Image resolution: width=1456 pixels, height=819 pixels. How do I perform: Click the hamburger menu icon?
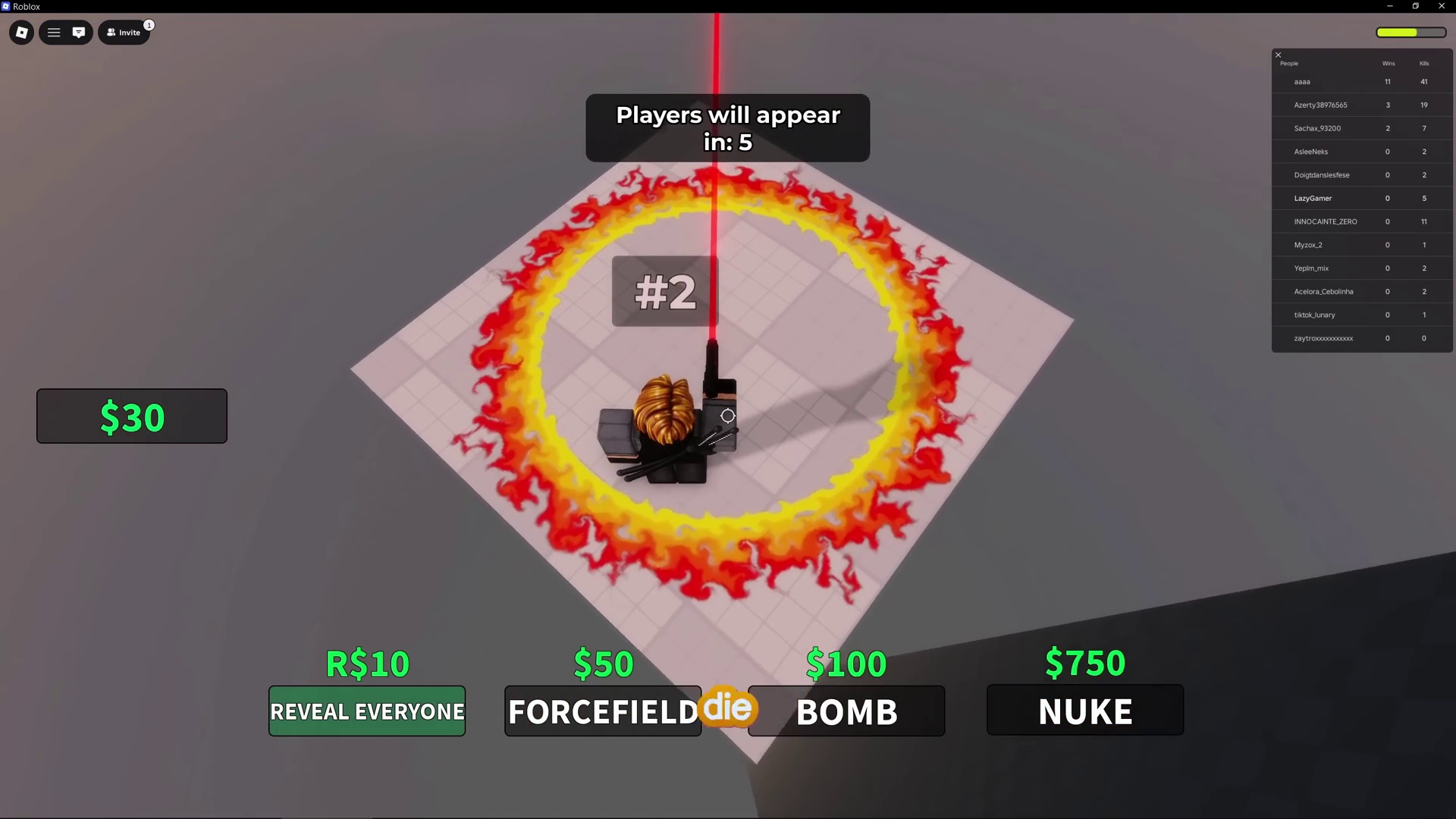coord(54,32)
